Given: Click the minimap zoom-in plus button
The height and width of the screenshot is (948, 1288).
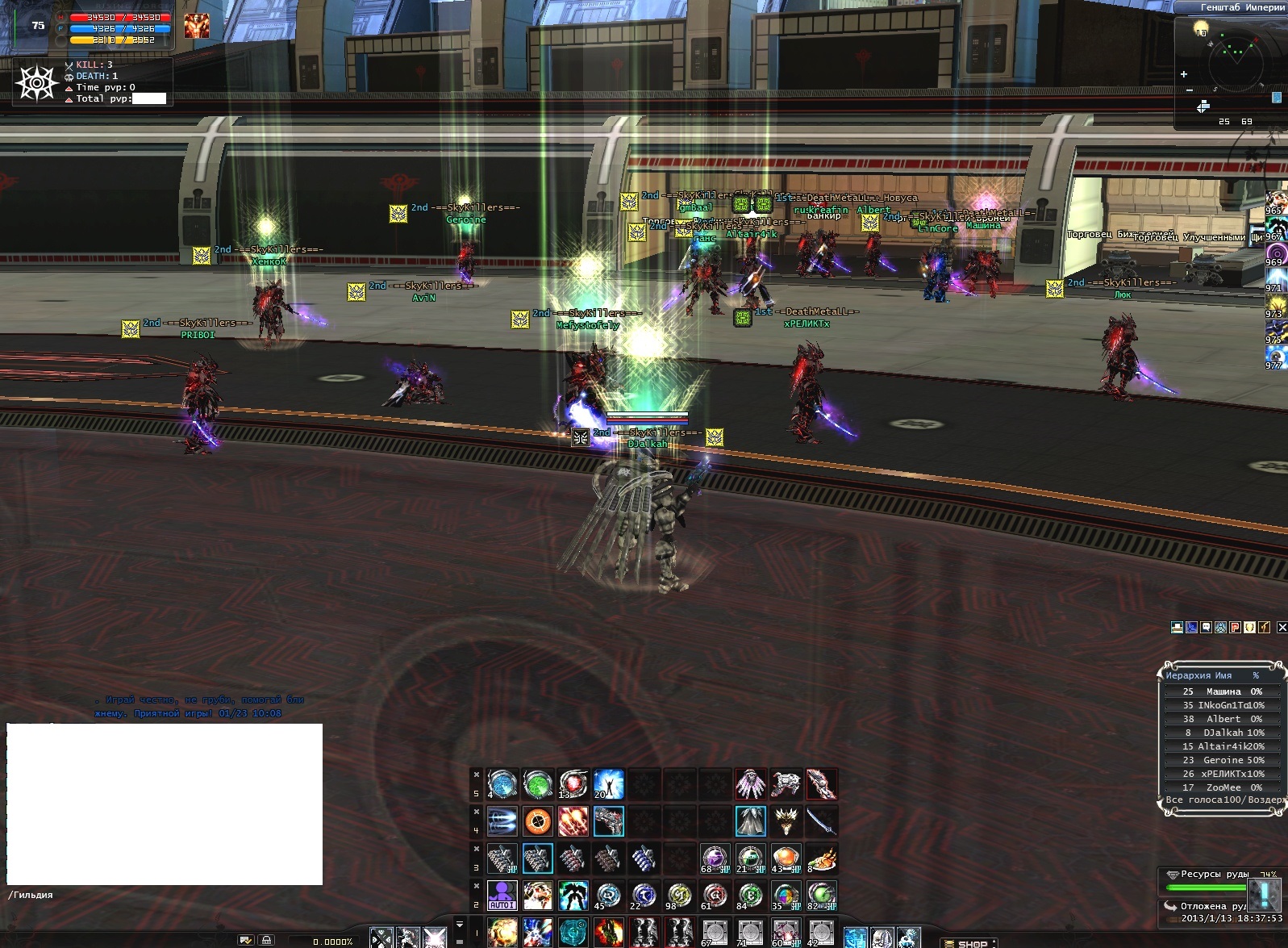Looking at the screenshot, I should [1184, 74].
